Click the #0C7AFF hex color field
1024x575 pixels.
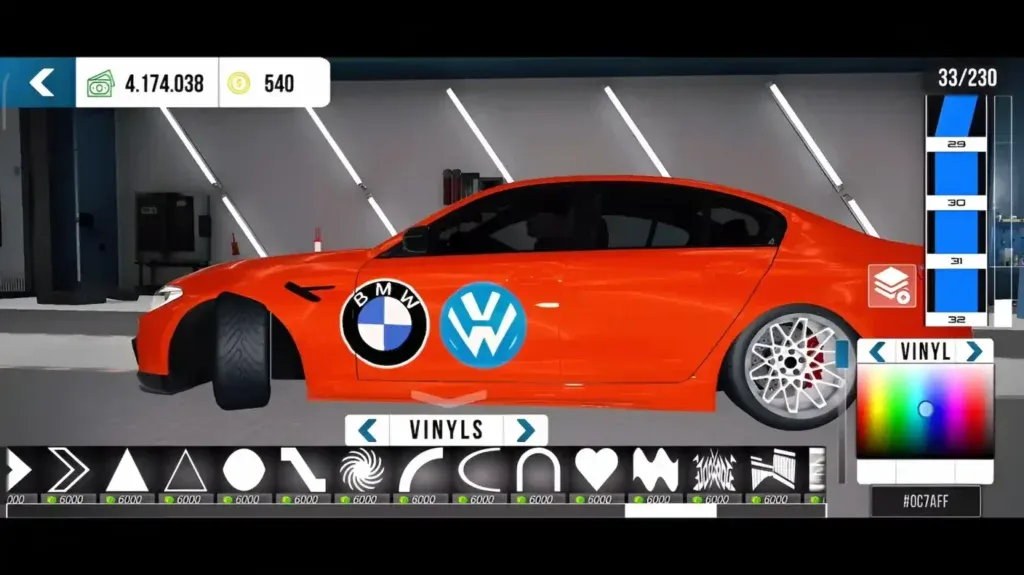coord(925,501)
